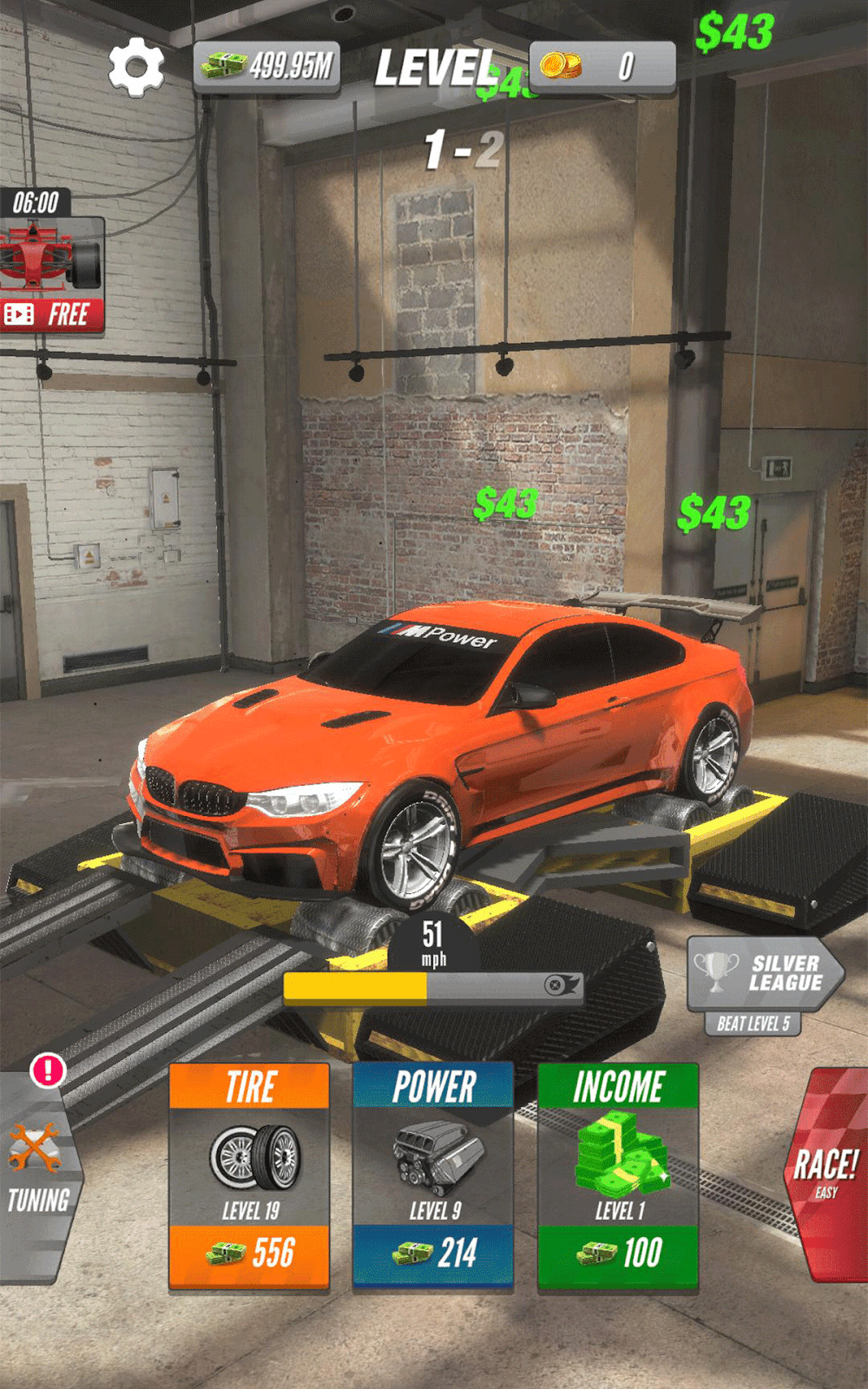Screen dimensions: 868x1389
Task: View the Silver League badge
Action: tap(764, 974)
